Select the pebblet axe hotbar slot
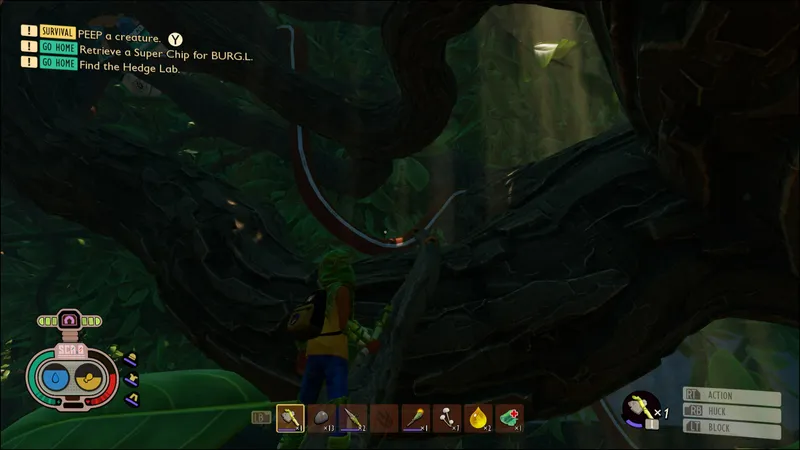The image size is (800, 450). 290,418
